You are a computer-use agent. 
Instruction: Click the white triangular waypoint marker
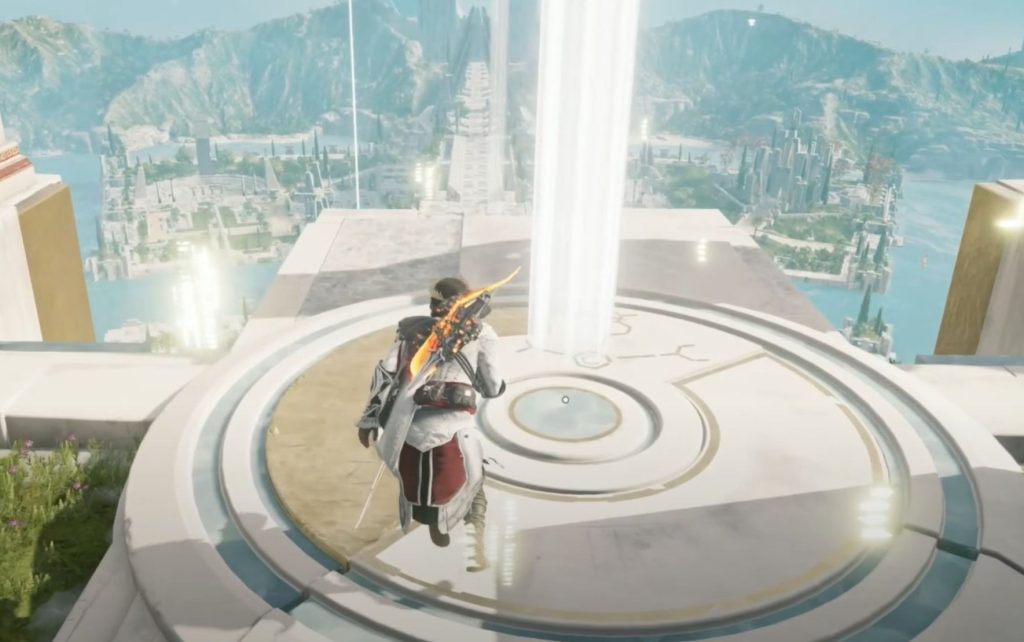751,21
